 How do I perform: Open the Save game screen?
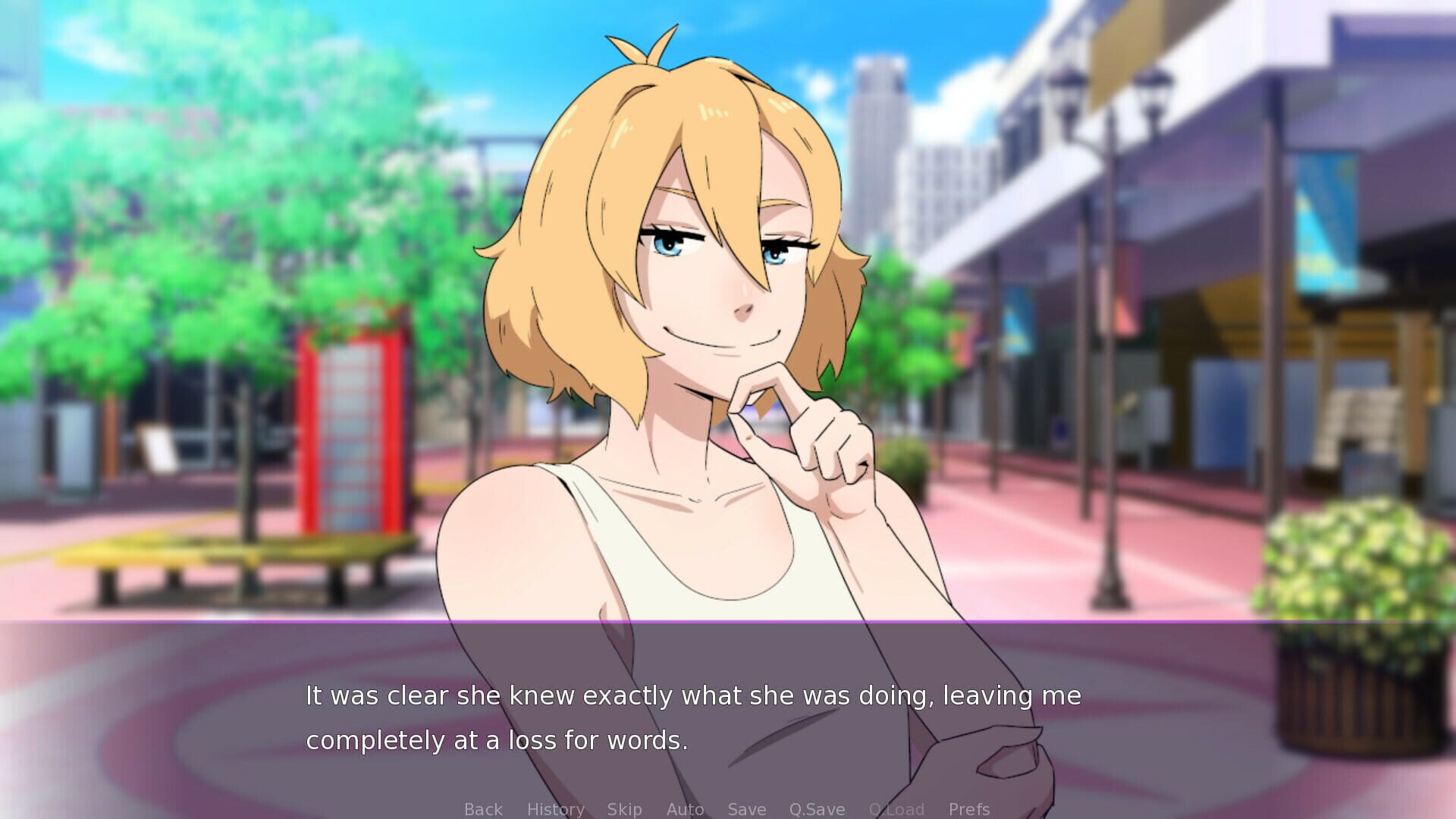pos(746,809)
